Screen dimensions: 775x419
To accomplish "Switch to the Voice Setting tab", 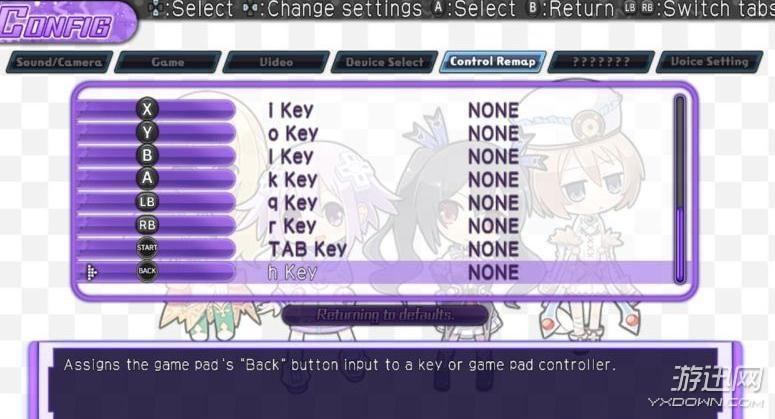I will (x=709, y=62).
